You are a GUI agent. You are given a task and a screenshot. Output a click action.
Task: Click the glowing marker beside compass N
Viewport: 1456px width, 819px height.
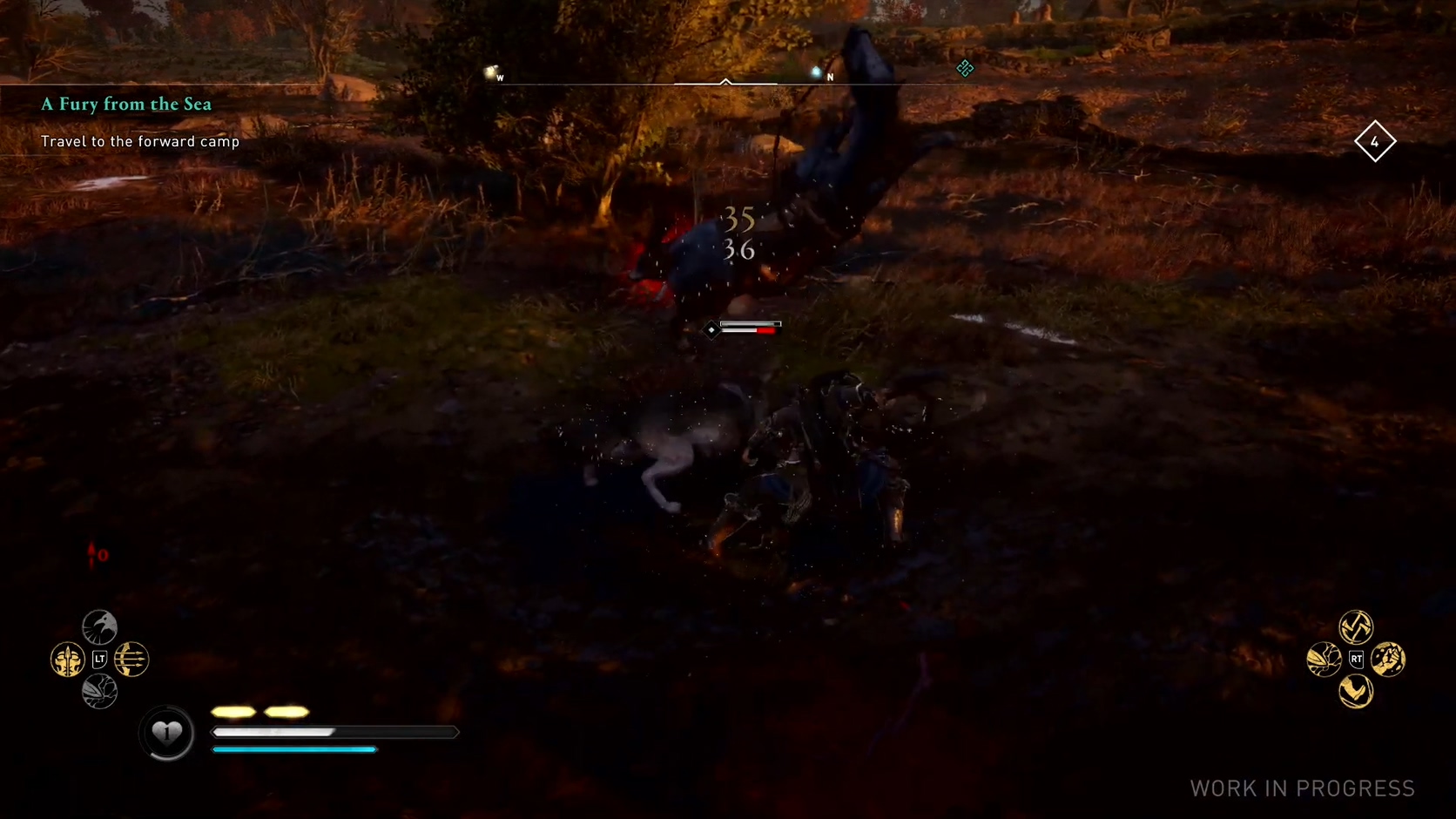(x=816, y=71)
